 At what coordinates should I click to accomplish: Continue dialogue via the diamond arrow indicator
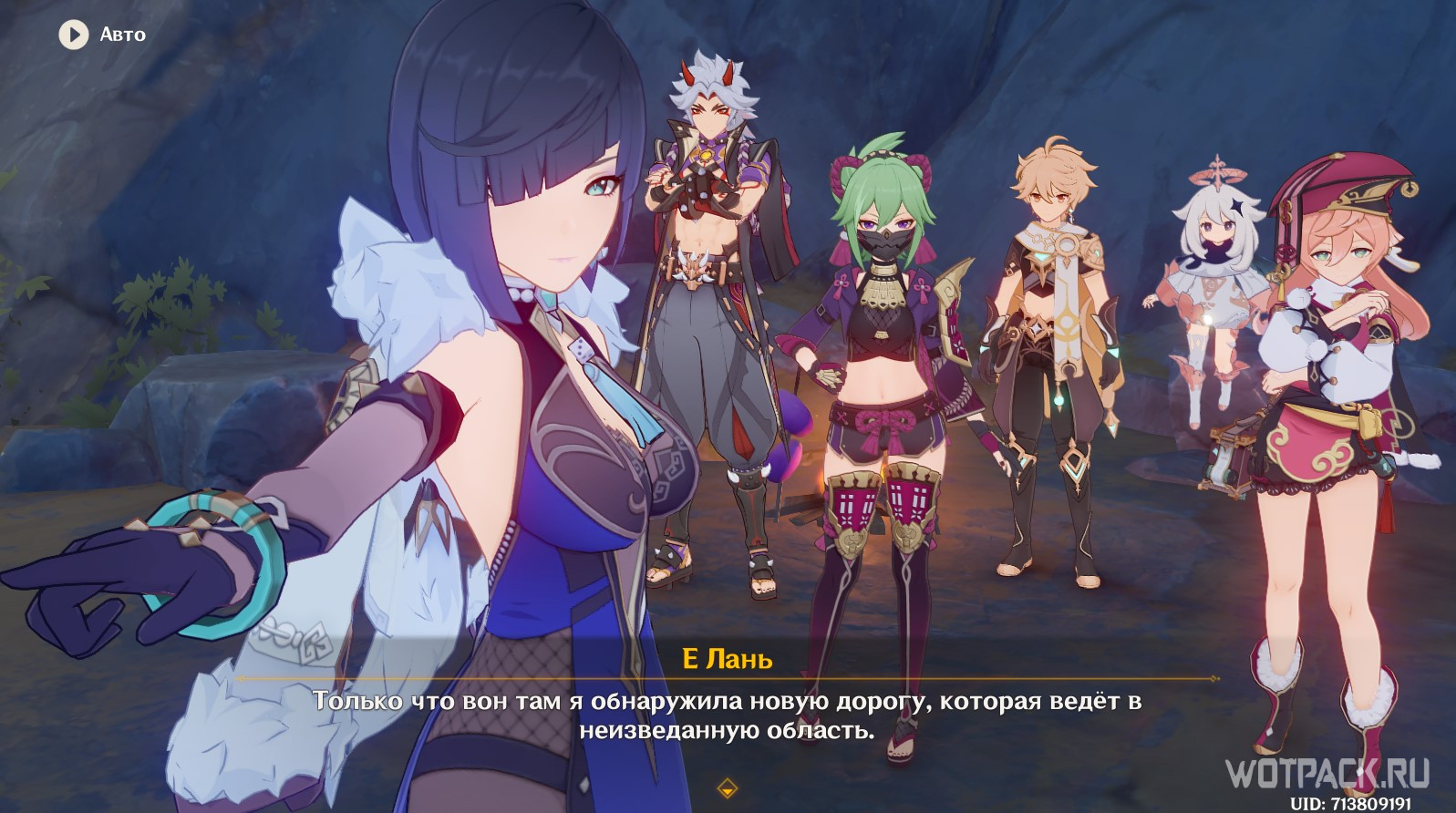pos(727,787)
